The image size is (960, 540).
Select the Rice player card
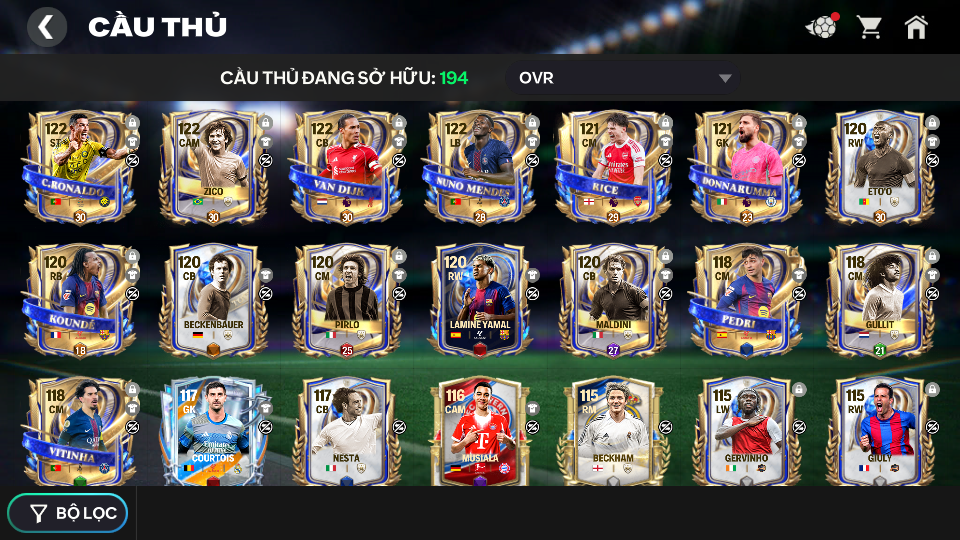point(611,167)
